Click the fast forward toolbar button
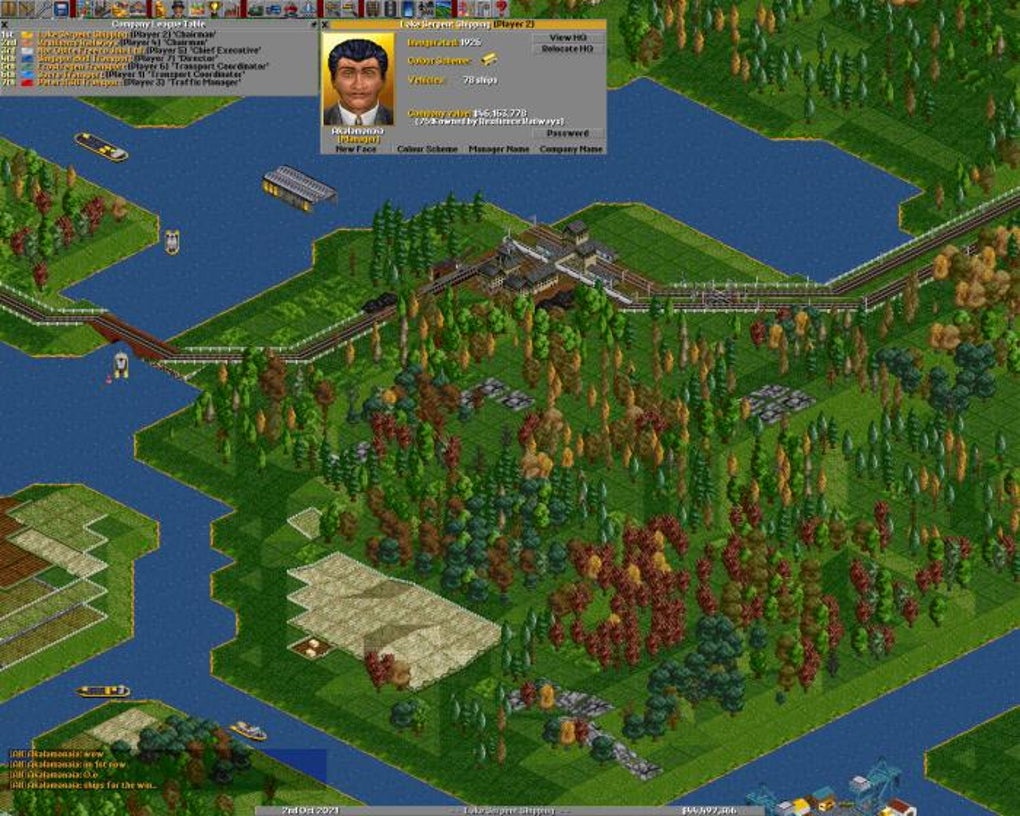Viewport: 1020px width, 816px height. pyautogui.click(x=25, y=9)
